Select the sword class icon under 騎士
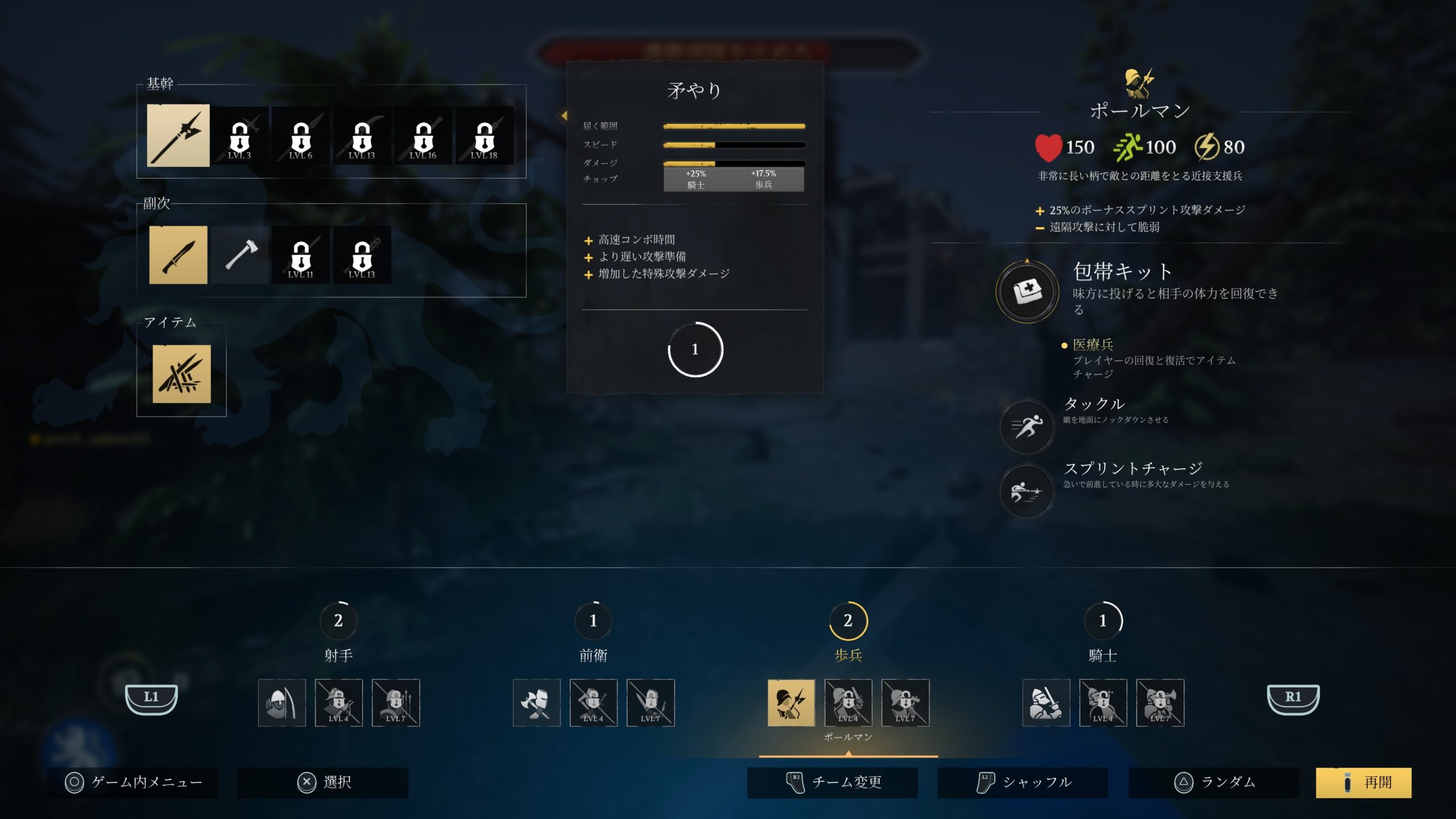This screenshot has width=1456, height=819. pyautogui.click(x=1046, y=703)
